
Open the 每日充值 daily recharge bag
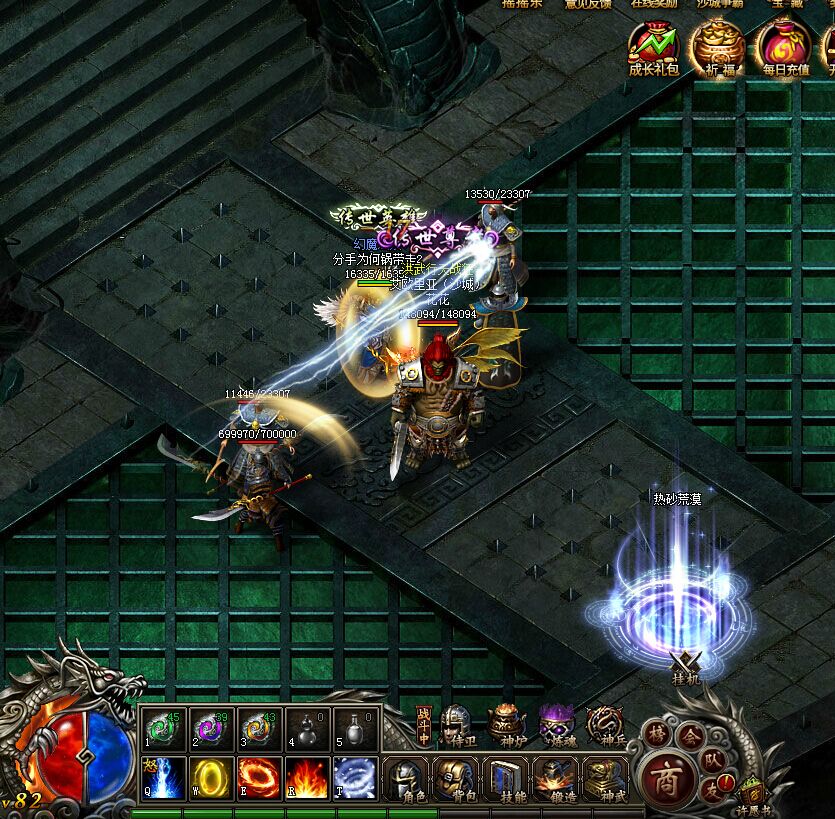[783, 48]
